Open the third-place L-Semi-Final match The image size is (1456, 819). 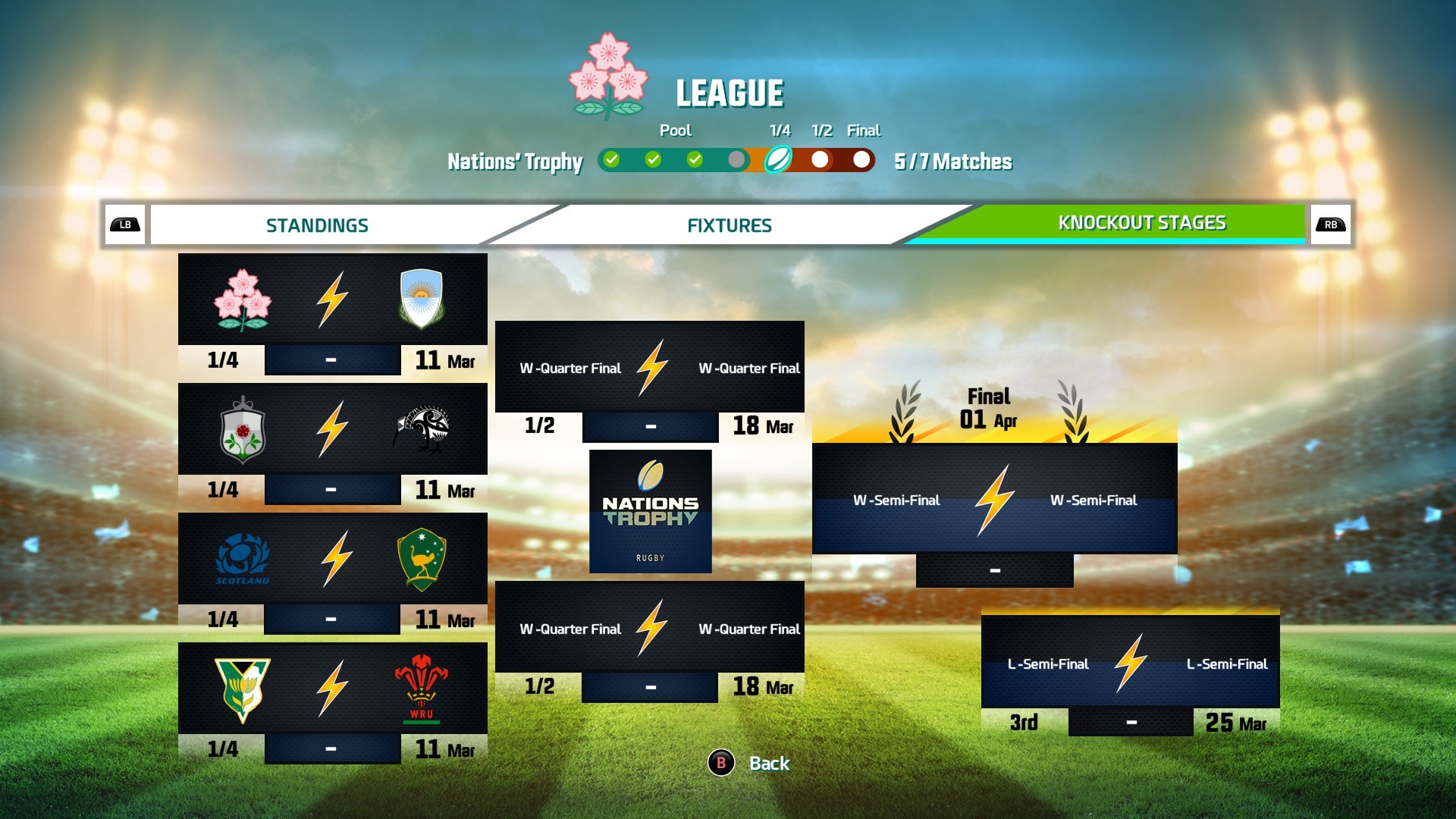pos(1130,664)
